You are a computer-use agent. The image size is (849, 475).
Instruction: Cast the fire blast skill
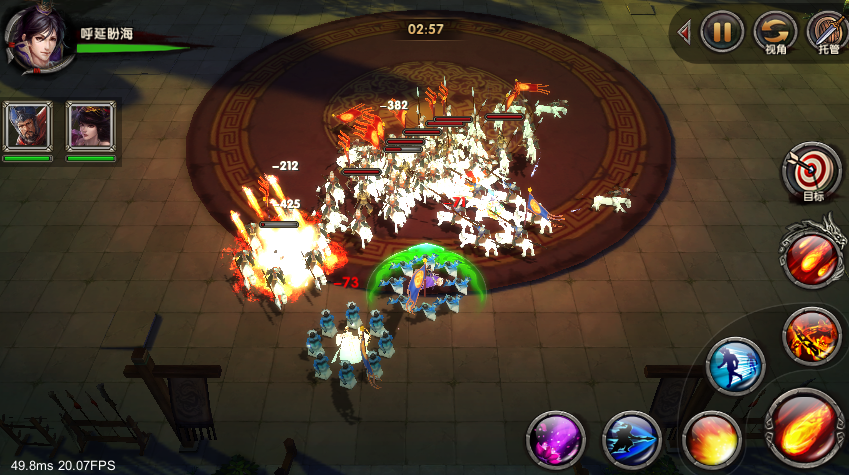tap(712, 438)
